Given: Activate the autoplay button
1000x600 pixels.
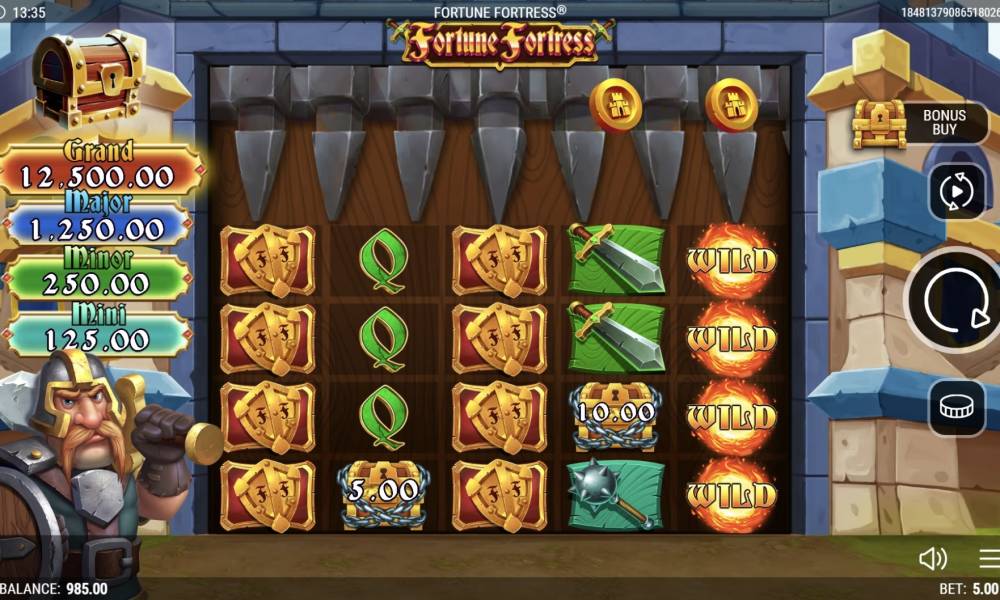Looking at the screenshot, I should [x=957, y=191].
